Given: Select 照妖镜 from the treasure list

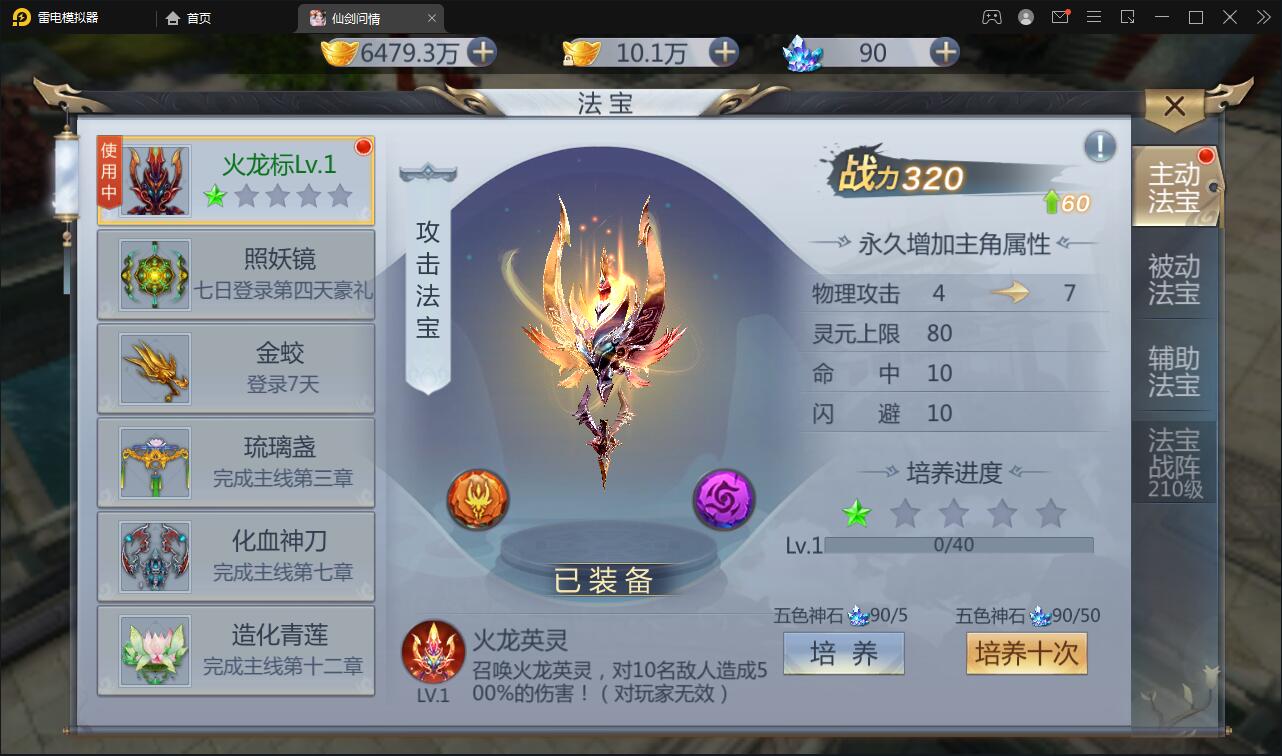Looking at the screenshot, I should (235, 275).
